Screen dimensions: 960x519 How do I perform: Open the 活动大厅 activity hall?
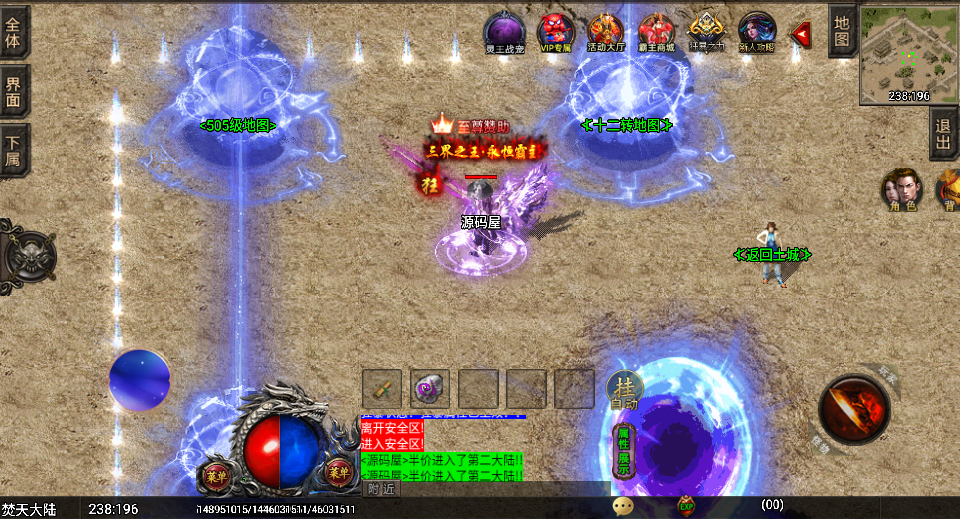[x=606, y=32]
